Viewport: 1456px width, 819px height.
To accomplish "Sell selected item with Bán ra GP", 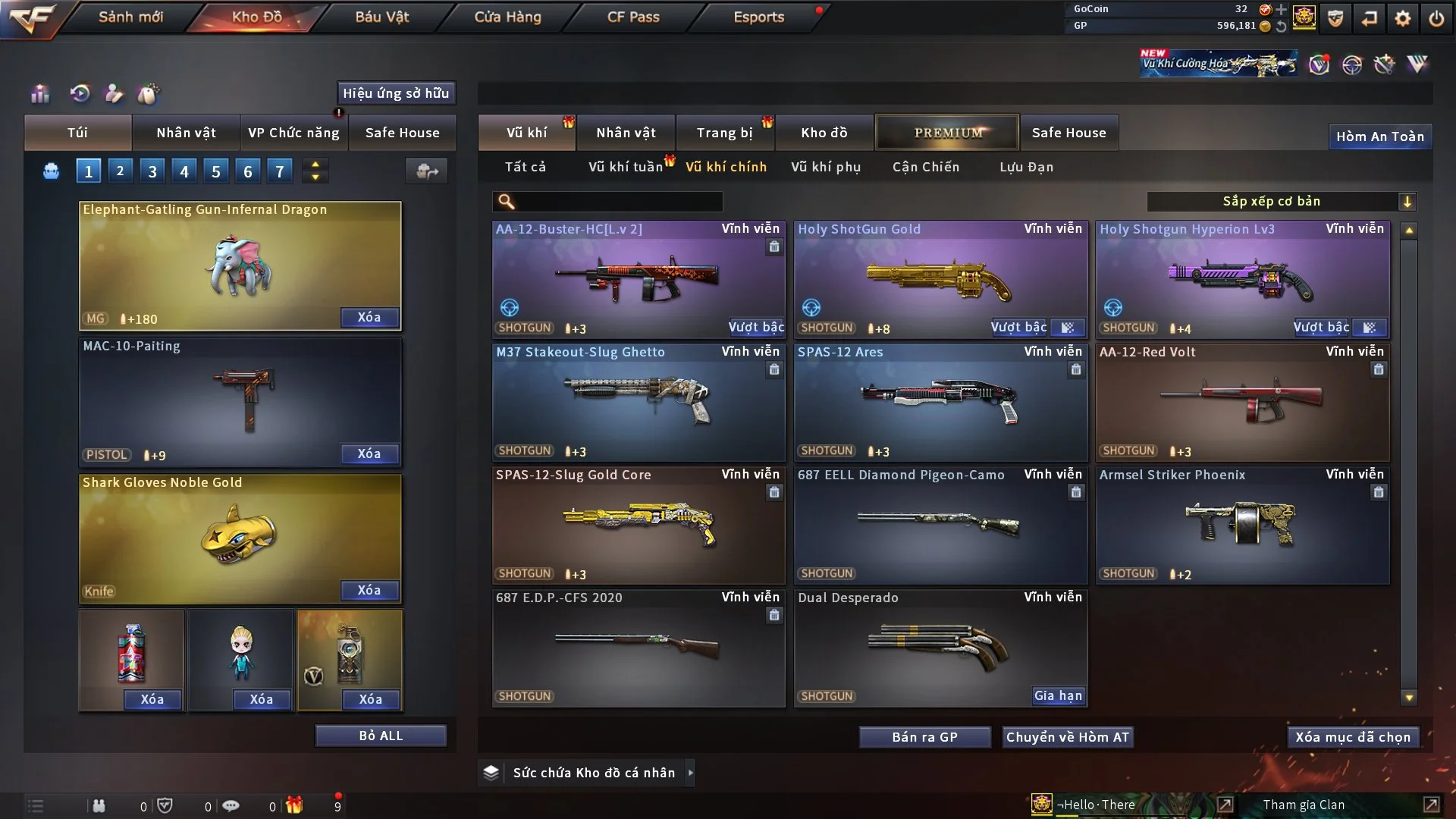I will click(x=924, y=737).
